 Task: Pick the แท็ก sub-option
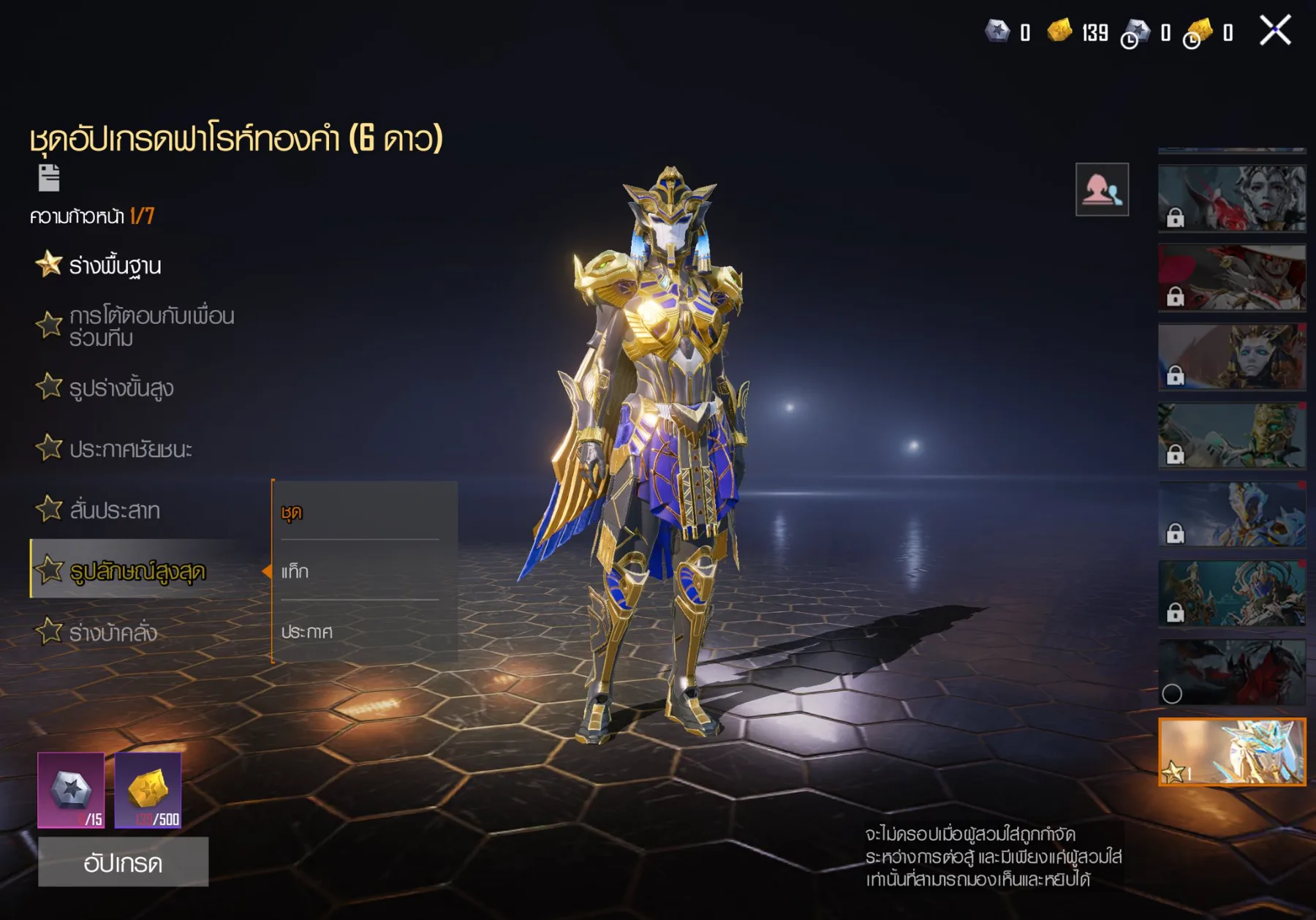pos(360,571)
